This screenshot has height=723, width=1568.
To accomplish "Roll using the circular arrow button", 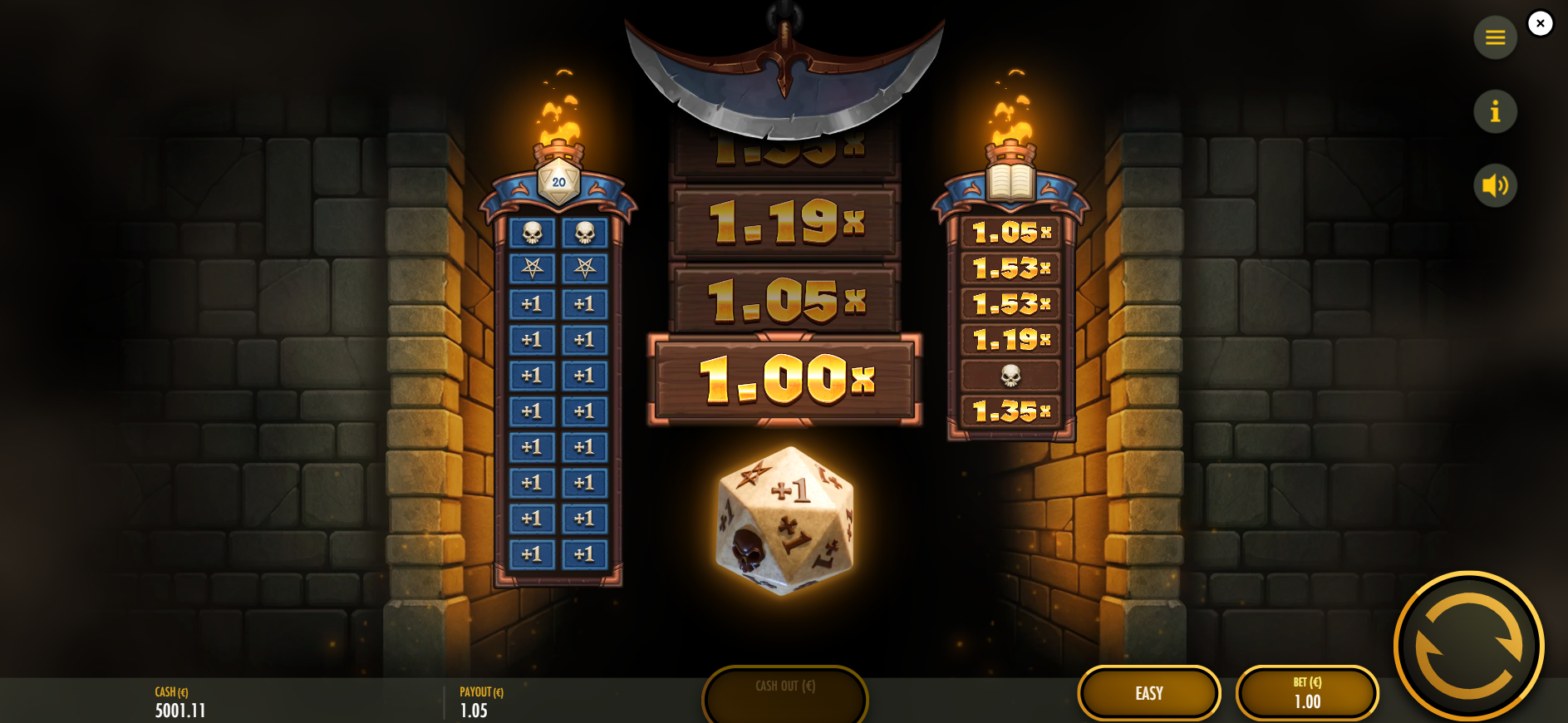I will pyautogui.click(x=1468, y=646).
